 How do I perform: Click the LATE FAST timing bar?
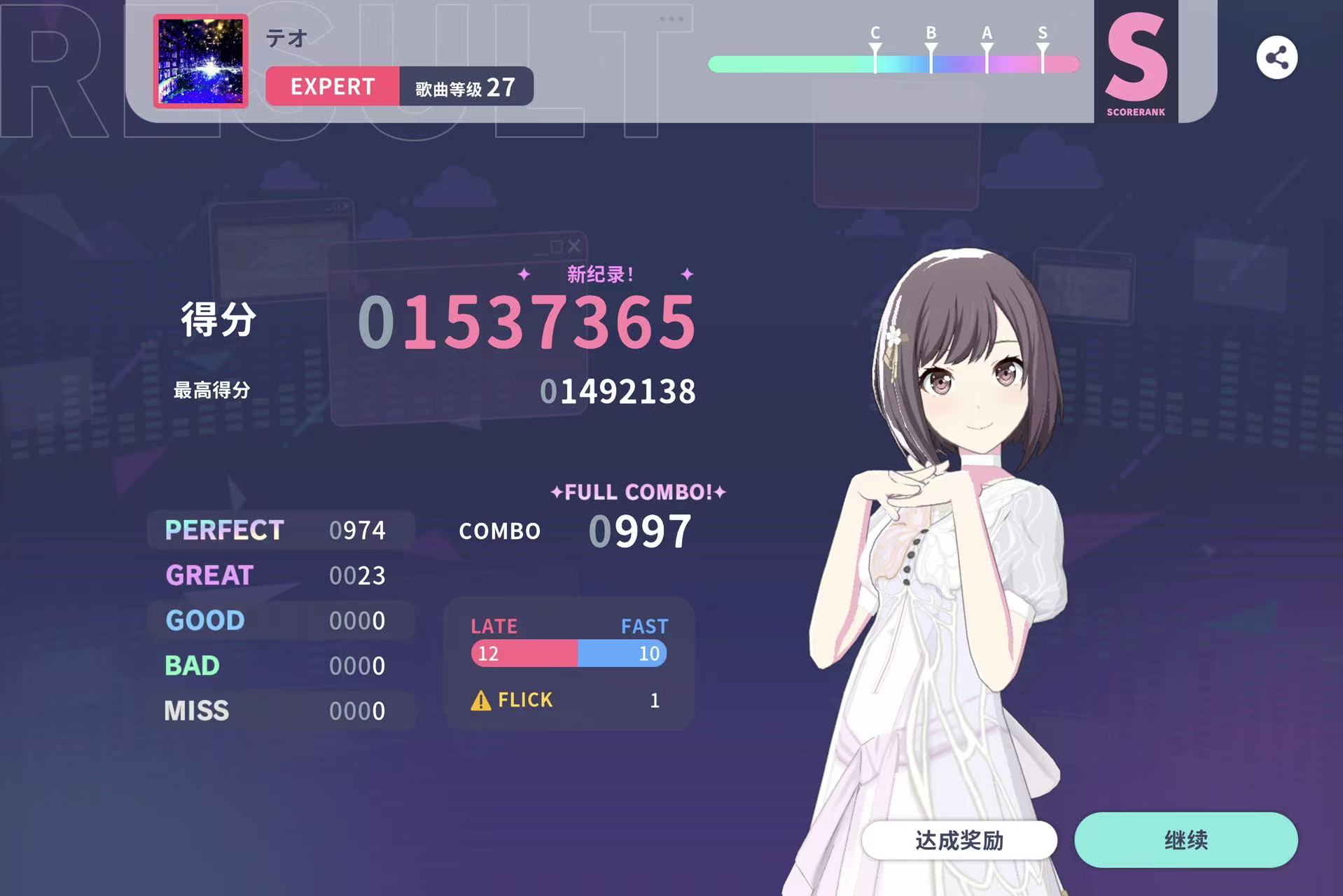tap(568, 653)
